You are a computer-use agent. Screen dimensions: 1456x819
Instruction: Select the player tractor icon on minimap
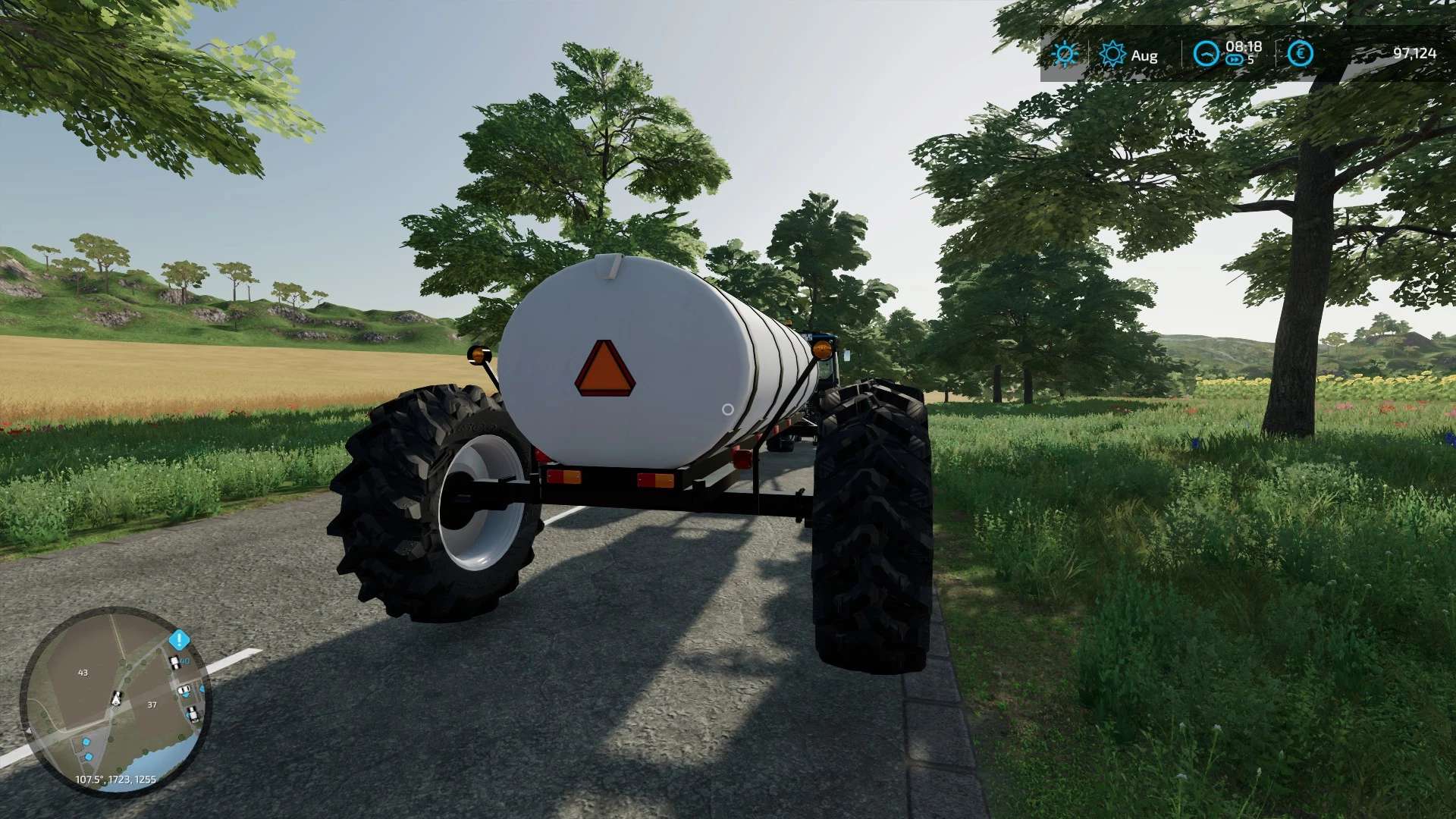point(116,699)
